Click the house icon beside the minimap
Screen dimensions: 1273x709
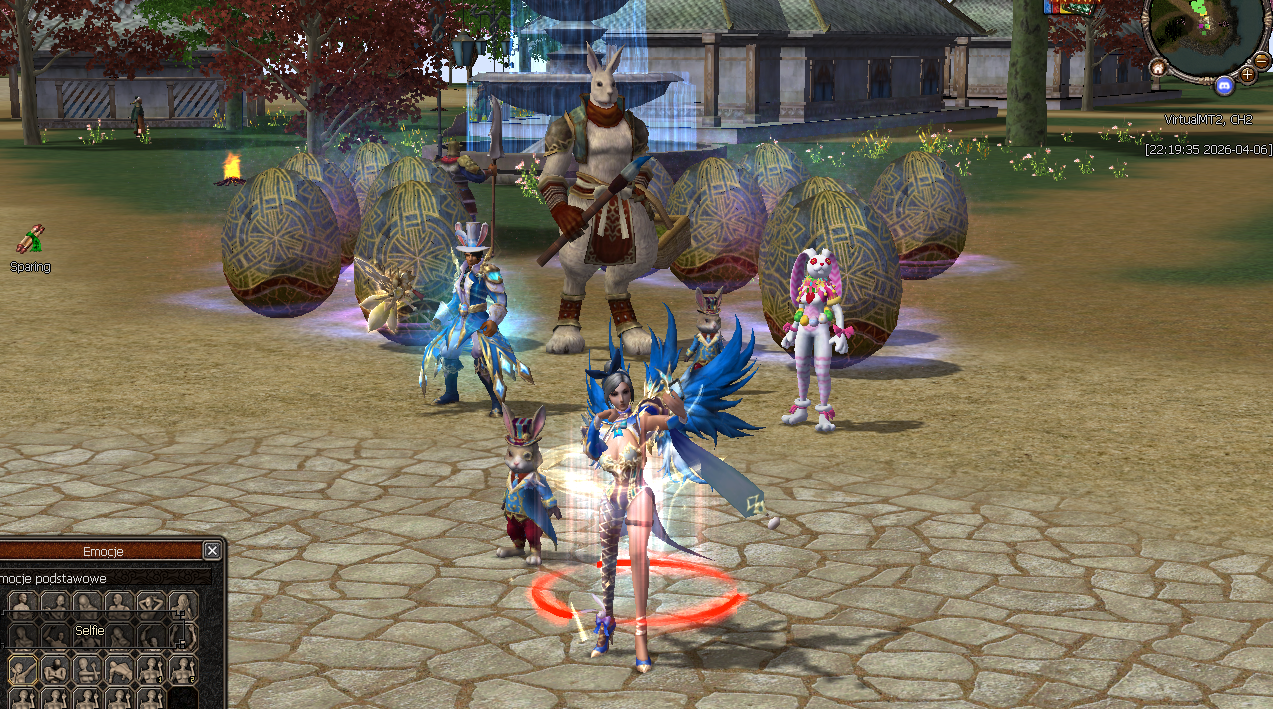[x=1158, y=68]
